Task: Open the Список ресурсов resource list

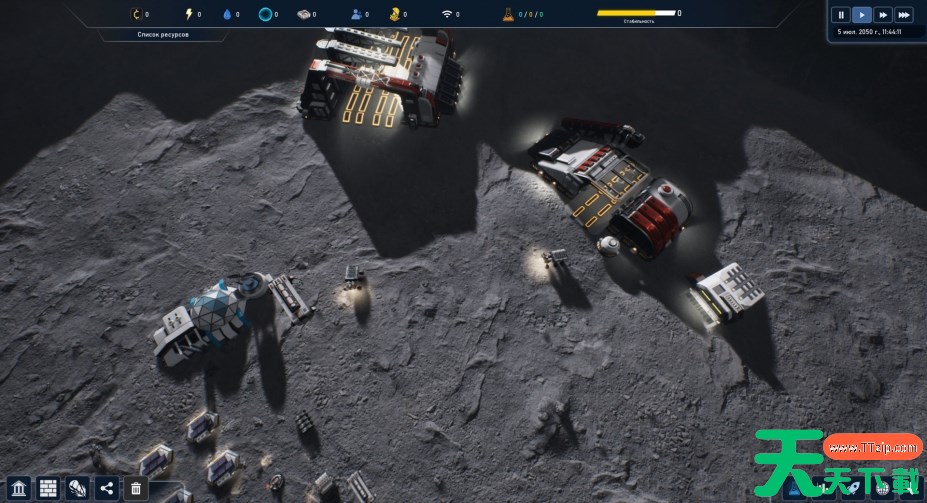Action: click(164, 35)
